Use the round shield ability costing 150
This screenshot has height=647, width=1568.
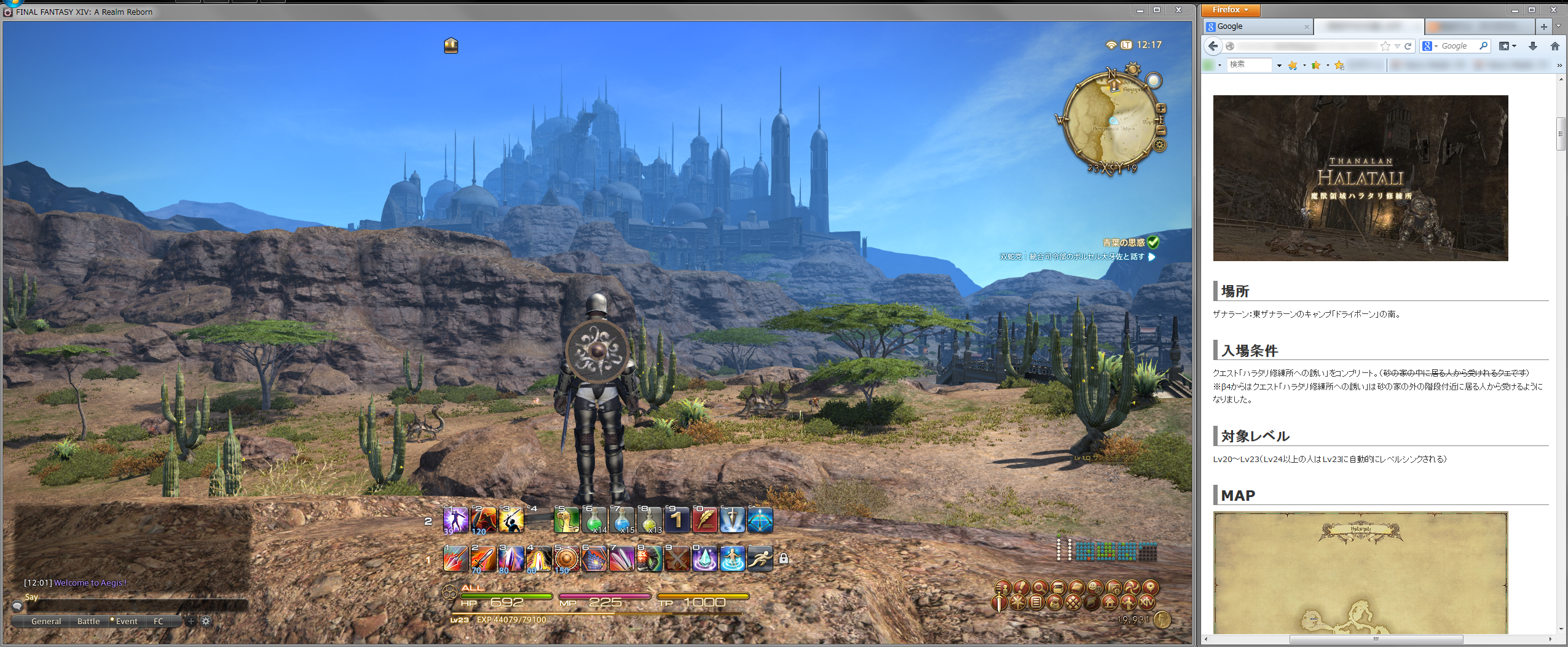point(566,559)
